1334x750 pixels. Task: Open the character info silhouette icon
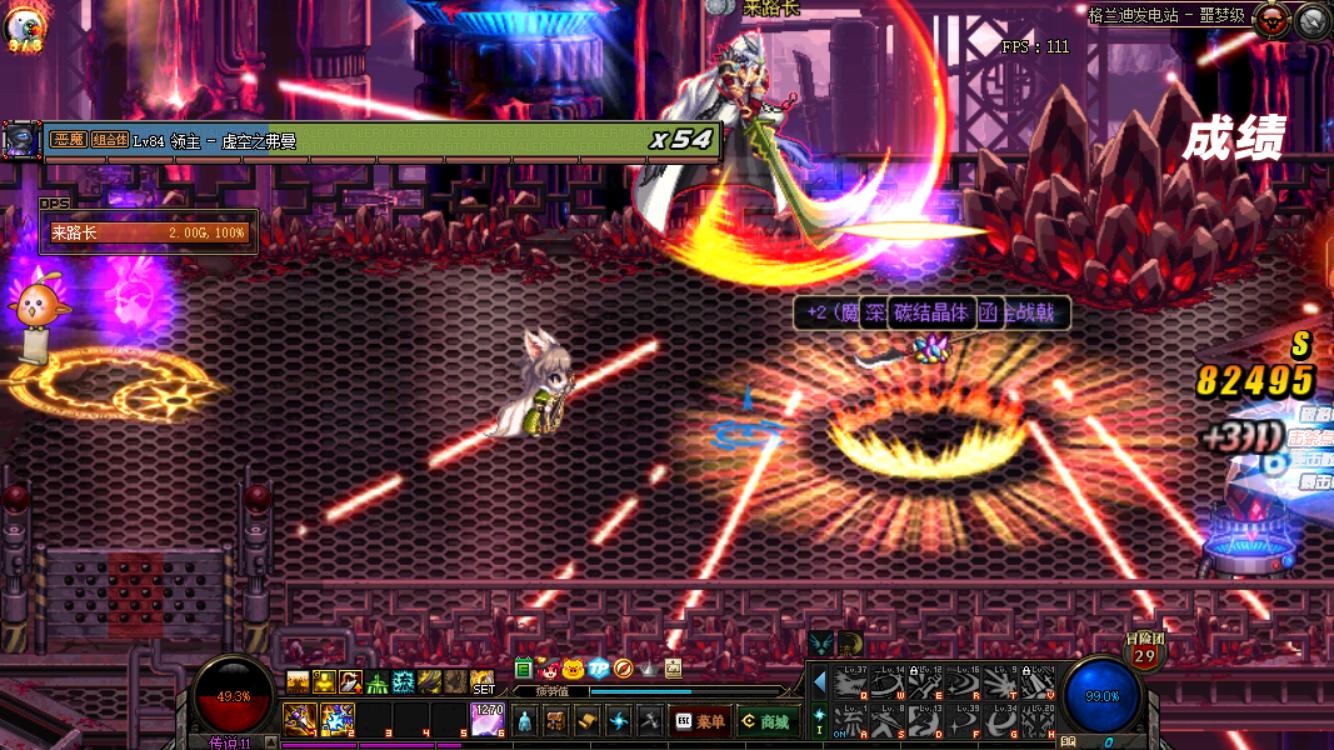(525, 721)
